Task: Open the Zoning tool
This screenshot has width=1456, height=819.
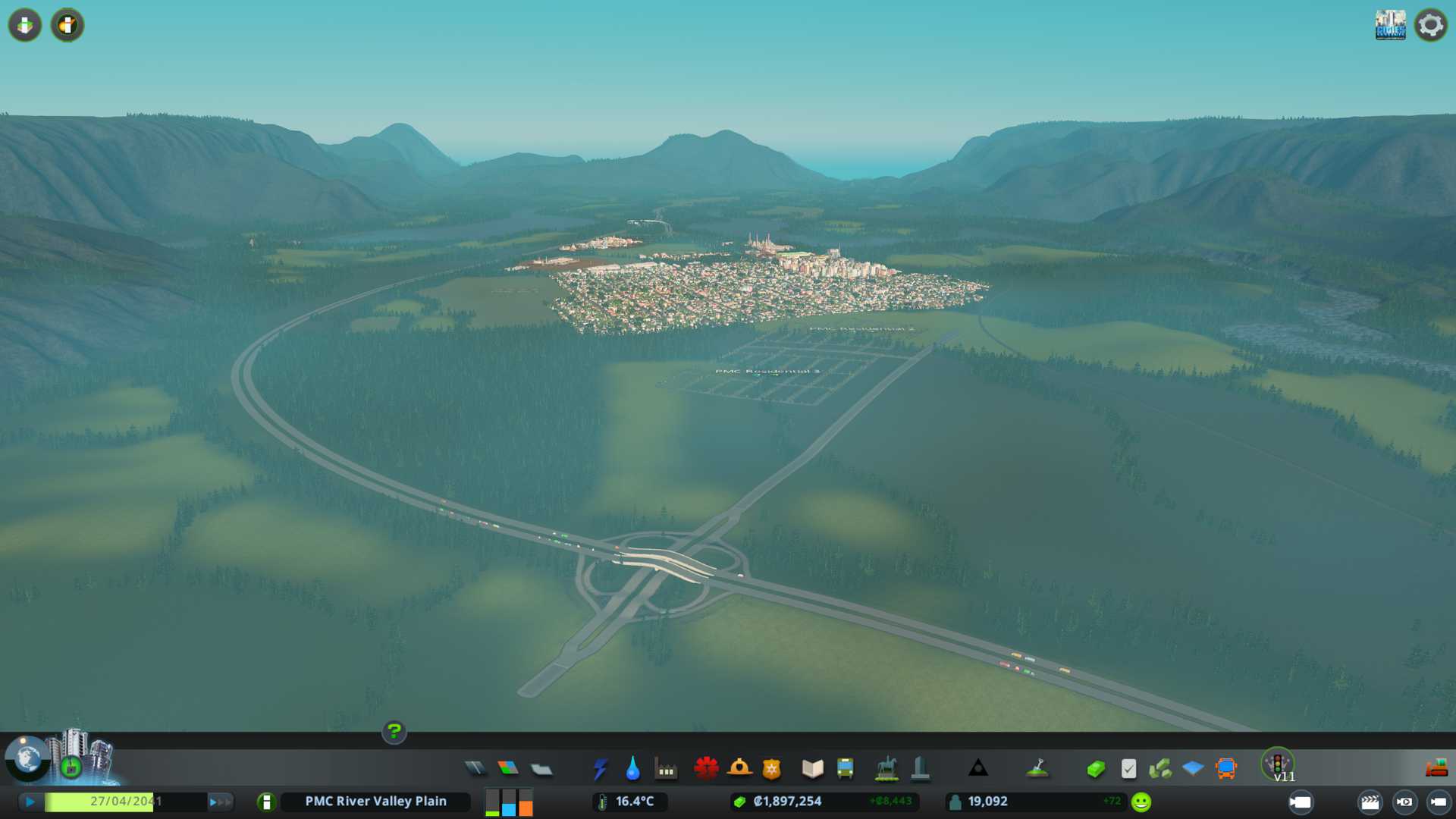Action: (x=508, y=768)
